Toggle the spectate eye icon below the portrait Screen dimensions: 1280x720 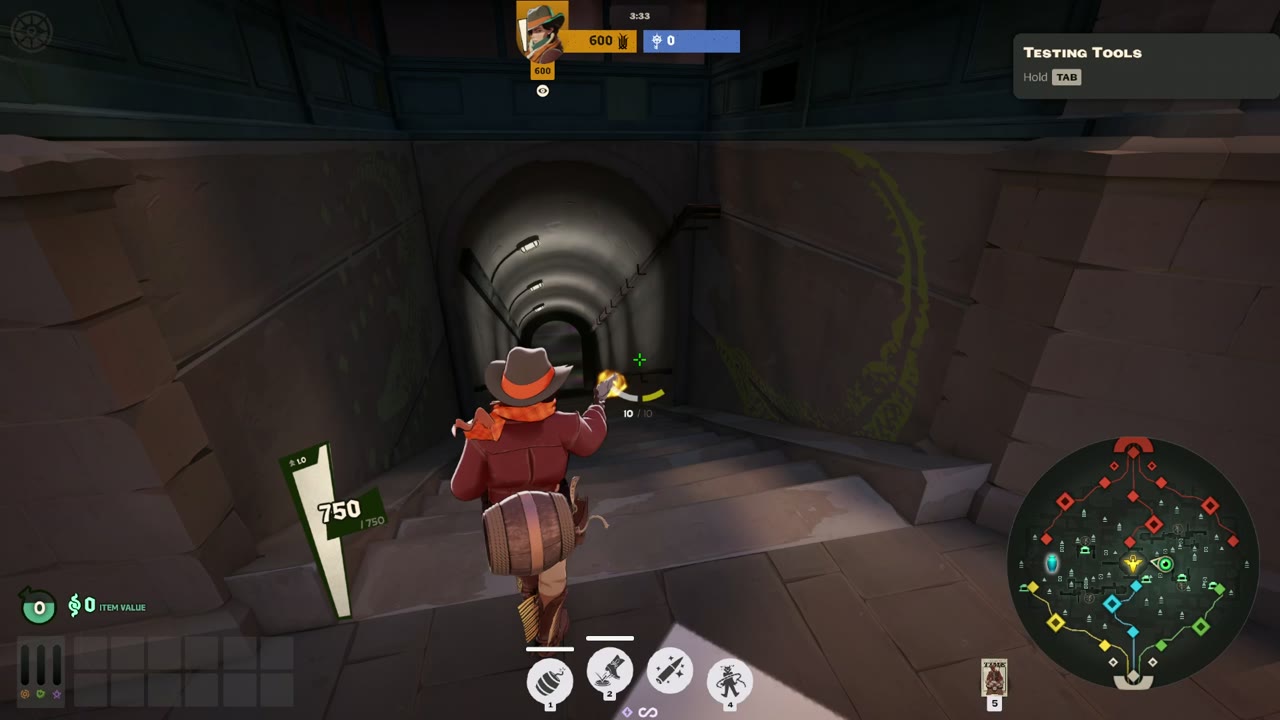pos(542,90)
